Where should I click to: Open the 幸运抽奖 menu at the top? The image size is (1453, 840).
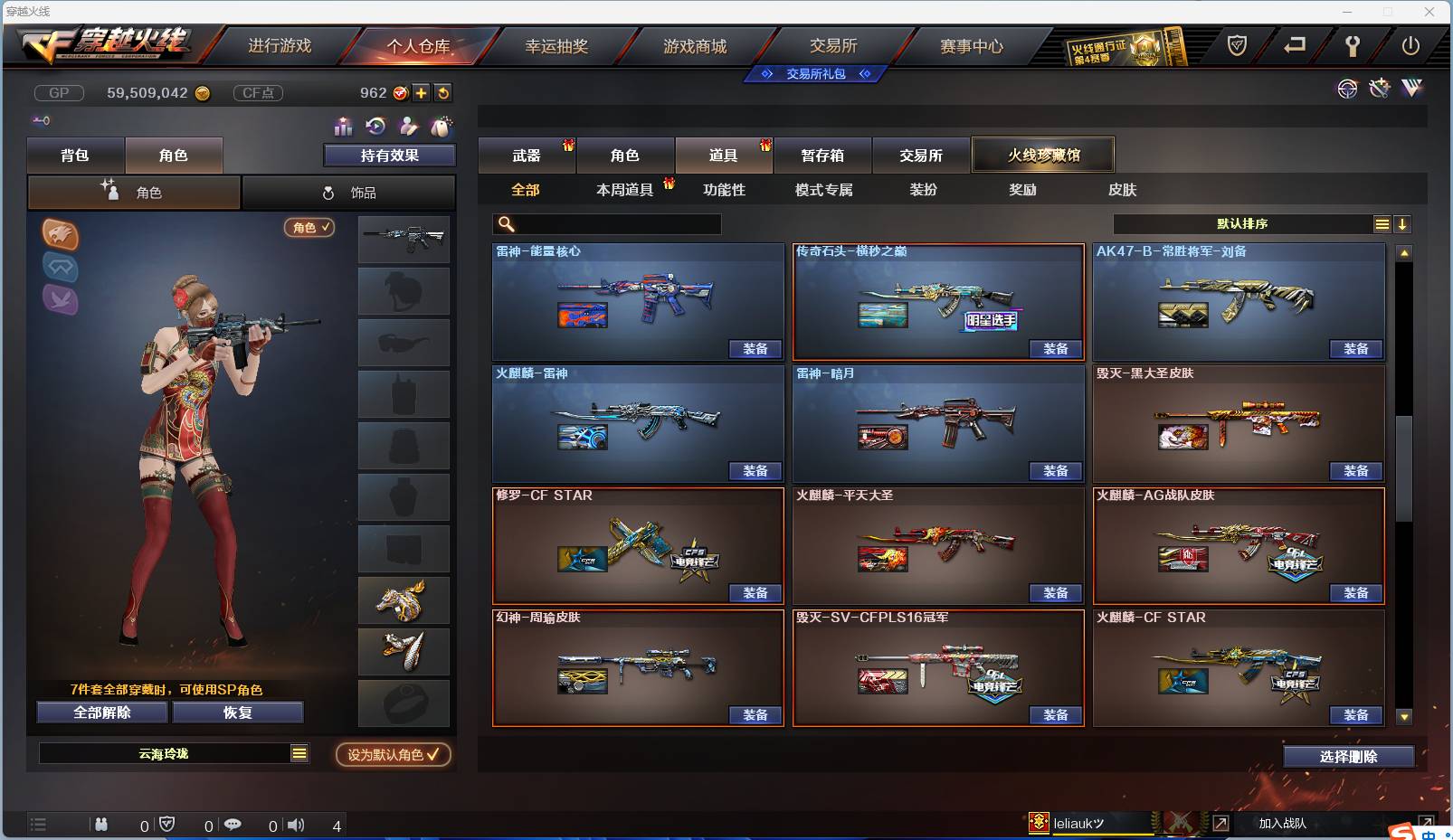click(x=558, y=44)
